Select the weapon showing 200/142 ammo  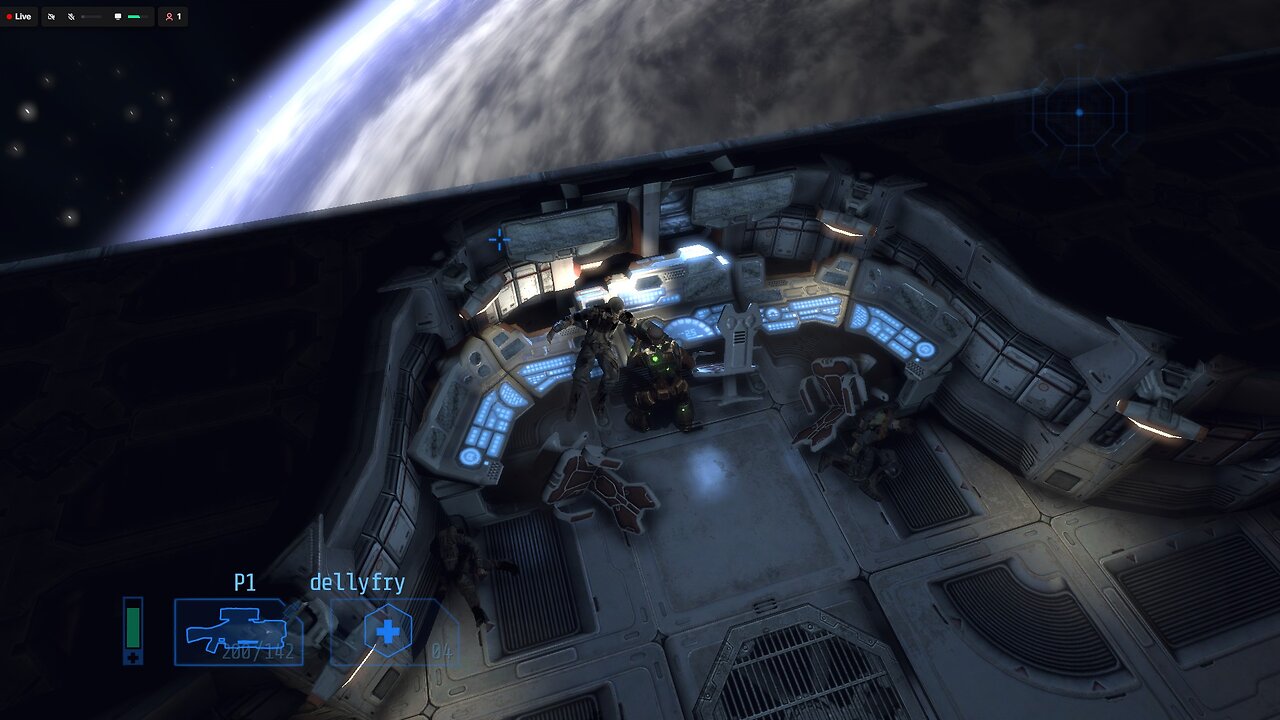[240, 630]
